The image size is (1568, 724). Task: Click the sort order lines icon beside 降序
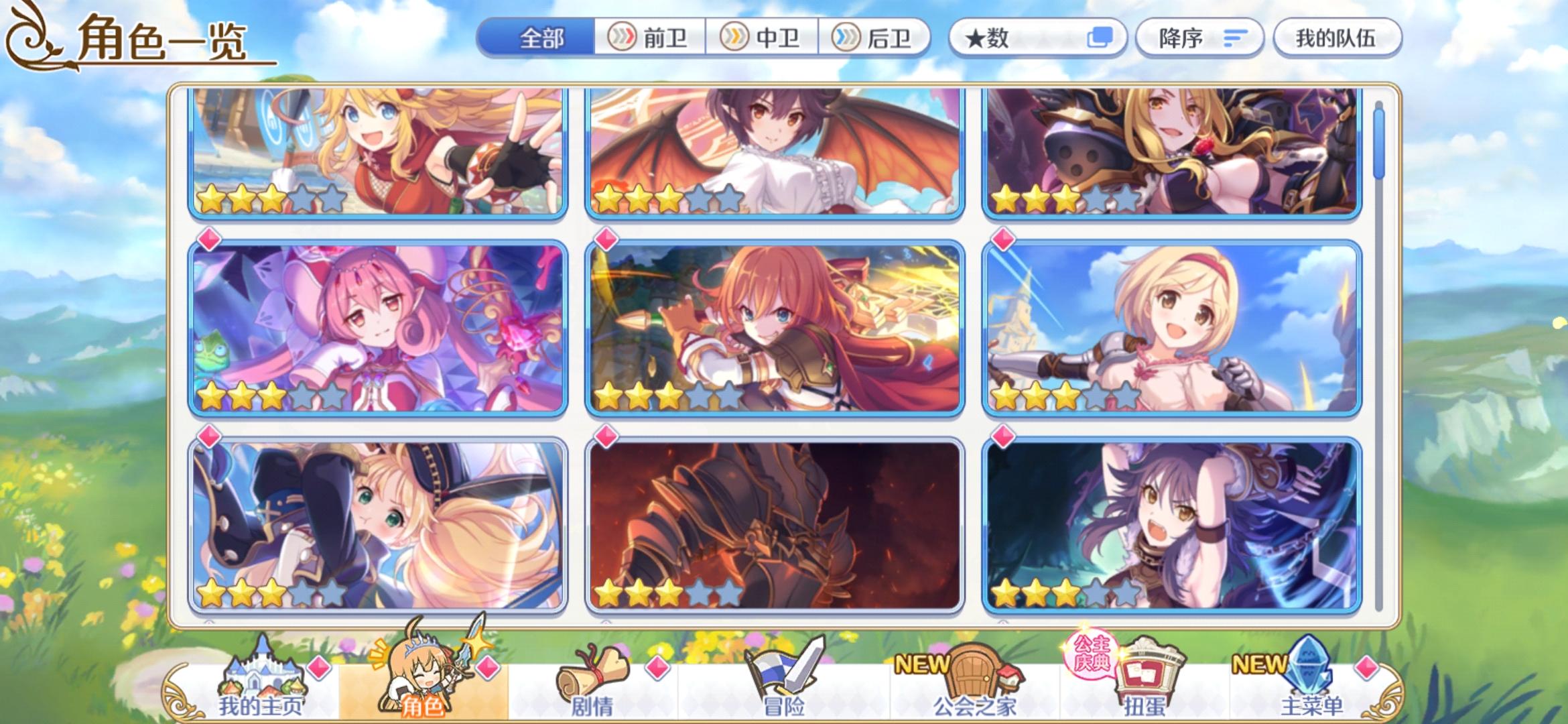[x=1236, y=38]
